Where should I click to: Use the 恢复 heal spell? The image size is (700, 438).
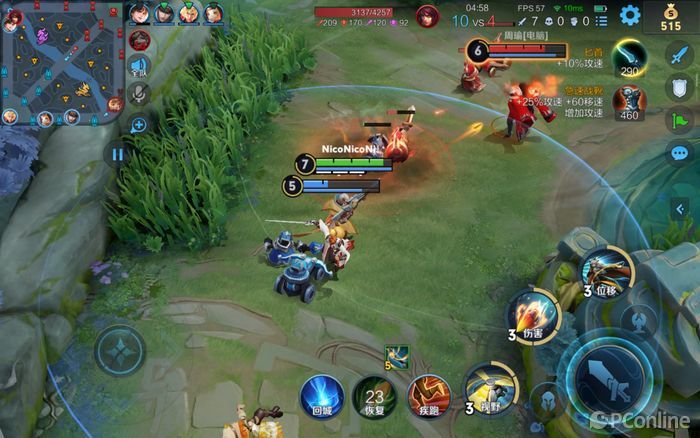pos(374,396)
